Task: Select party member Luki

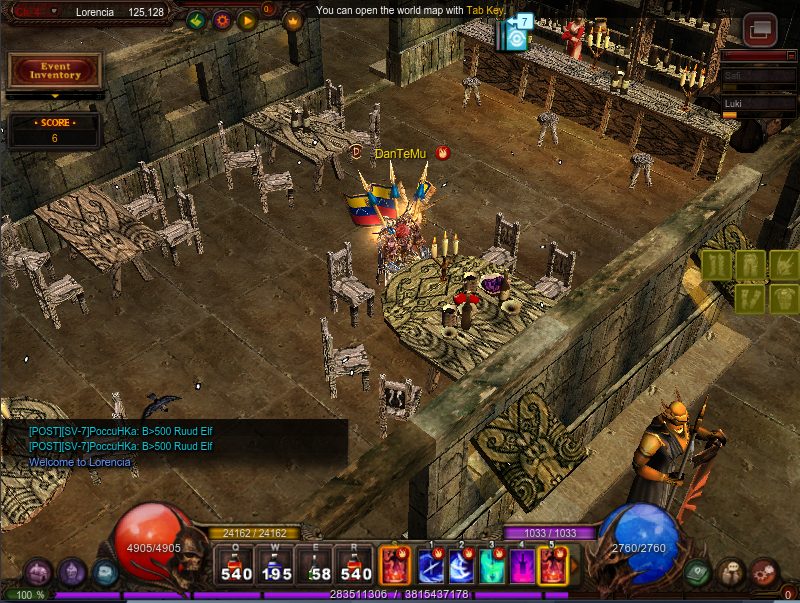Action: (758, 103)
